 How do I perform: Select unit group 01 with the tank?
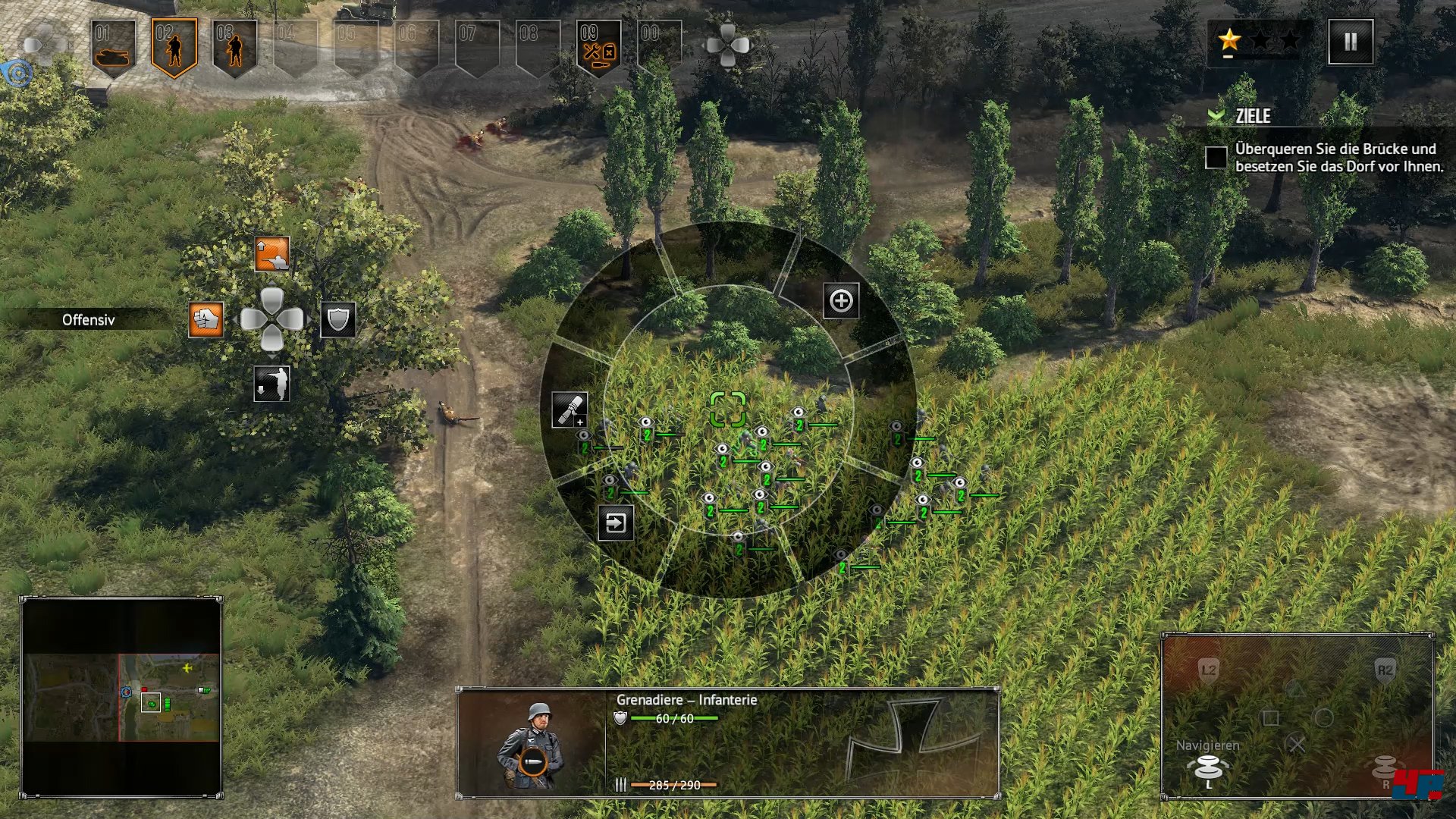point(113,47)
